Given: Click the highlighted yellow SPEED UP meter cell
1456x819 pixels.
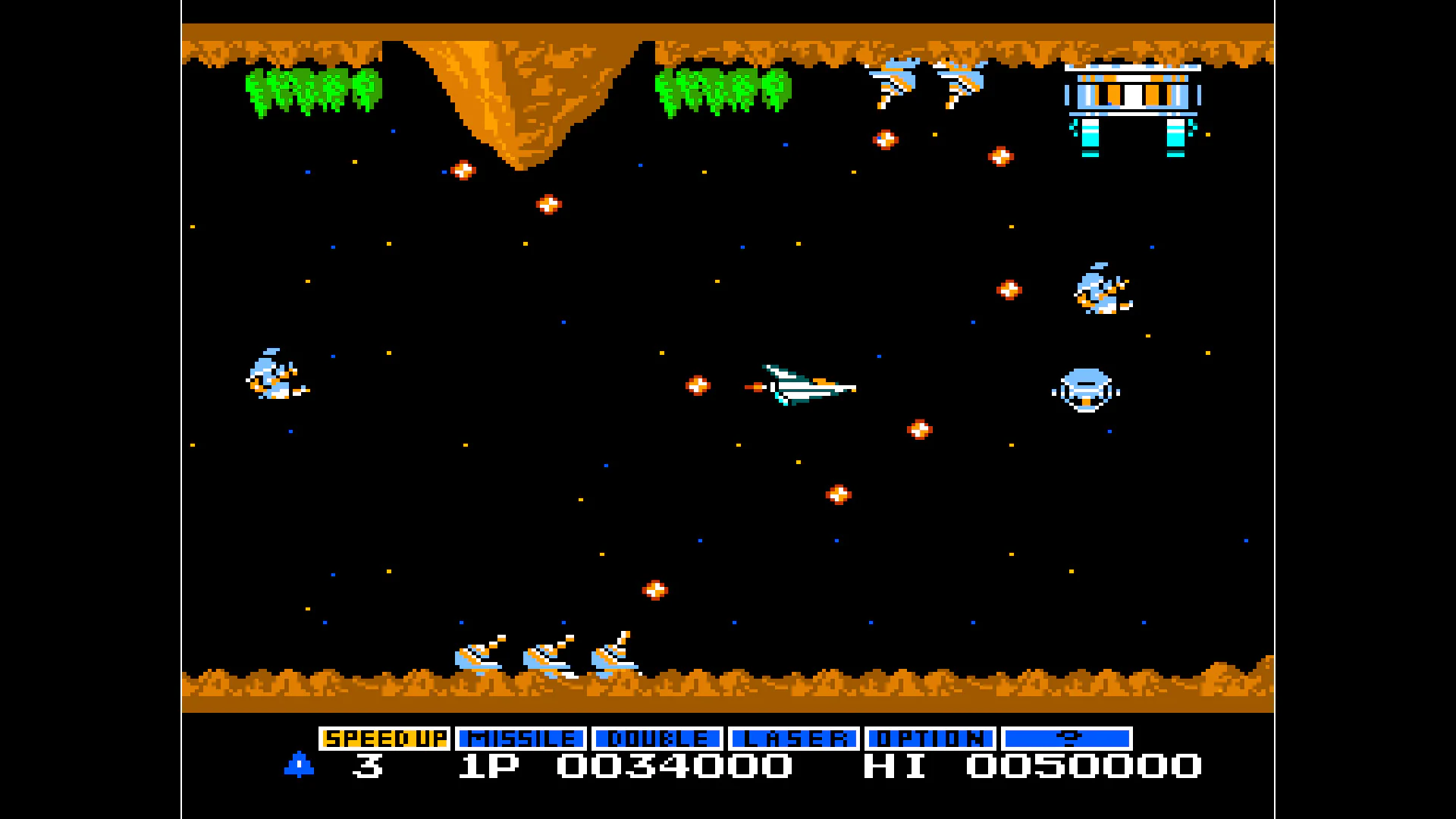Looking at the screenshot, I should (x=385, y=736).
